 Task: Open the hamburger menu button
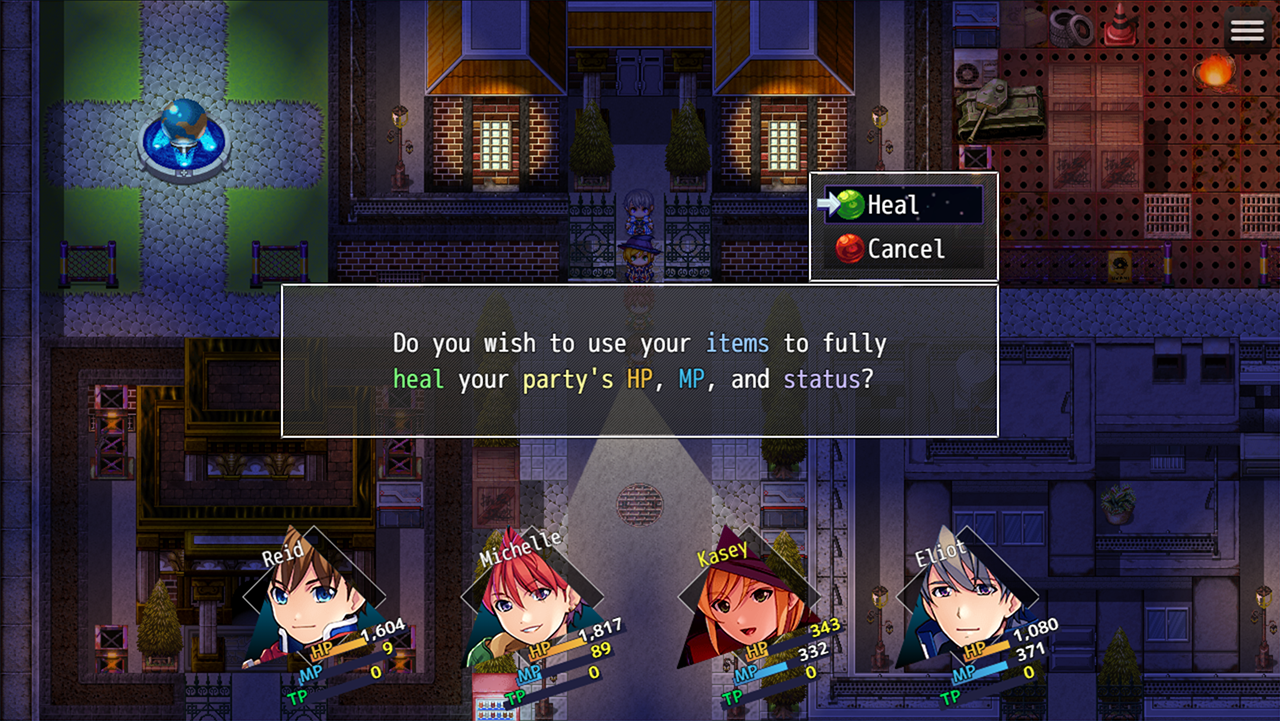point(1247,31)
